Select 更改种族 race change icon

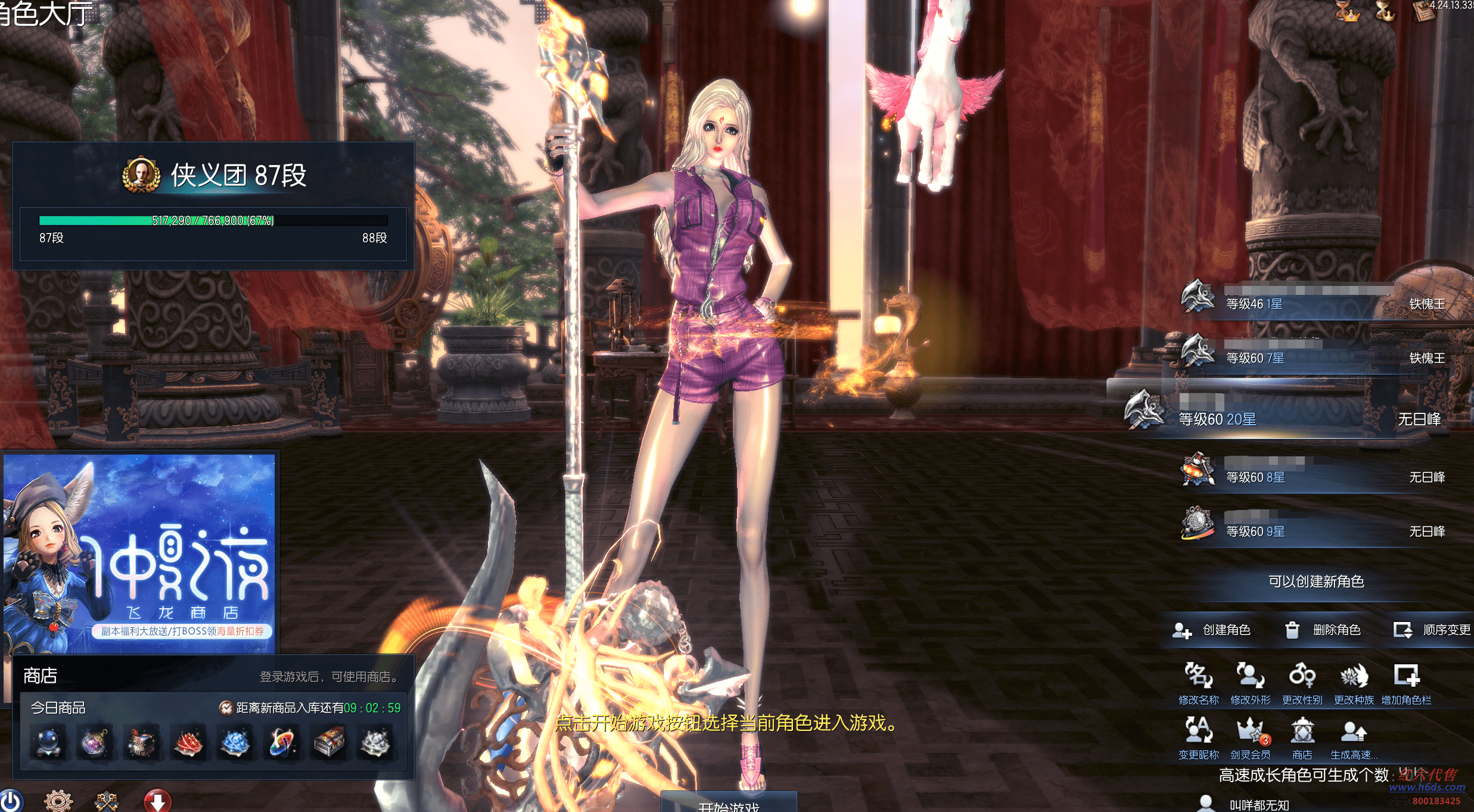tap(1354, 683)
